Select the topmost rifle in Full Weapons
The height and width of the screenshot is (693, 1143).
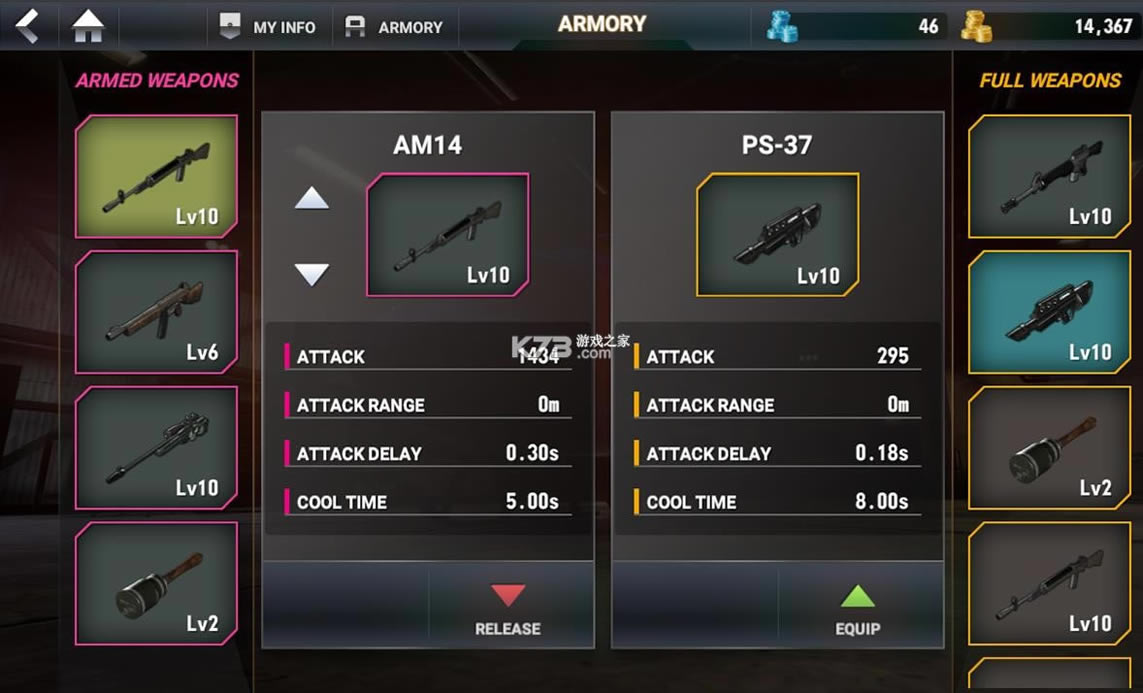(1049, 176)
